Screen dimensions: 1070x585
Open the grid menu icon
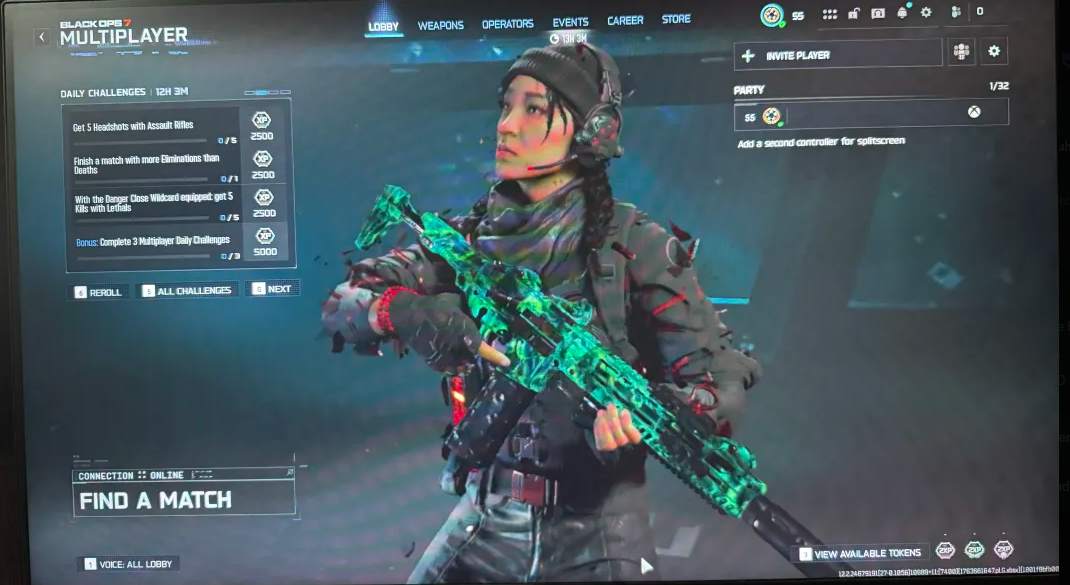coord(829,14)
